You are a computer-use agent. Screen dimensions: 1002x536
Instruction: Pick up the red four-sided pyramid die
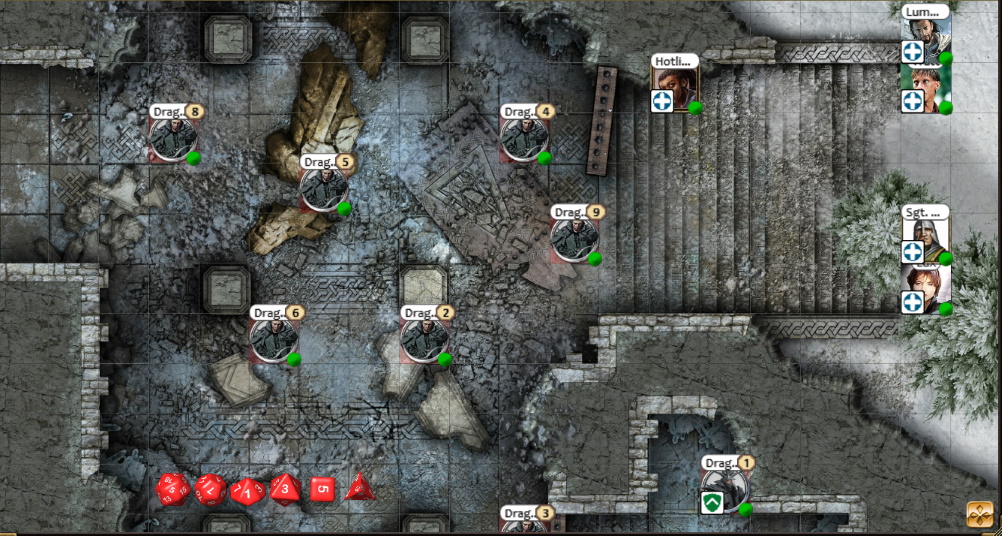(x=358, y=488)
